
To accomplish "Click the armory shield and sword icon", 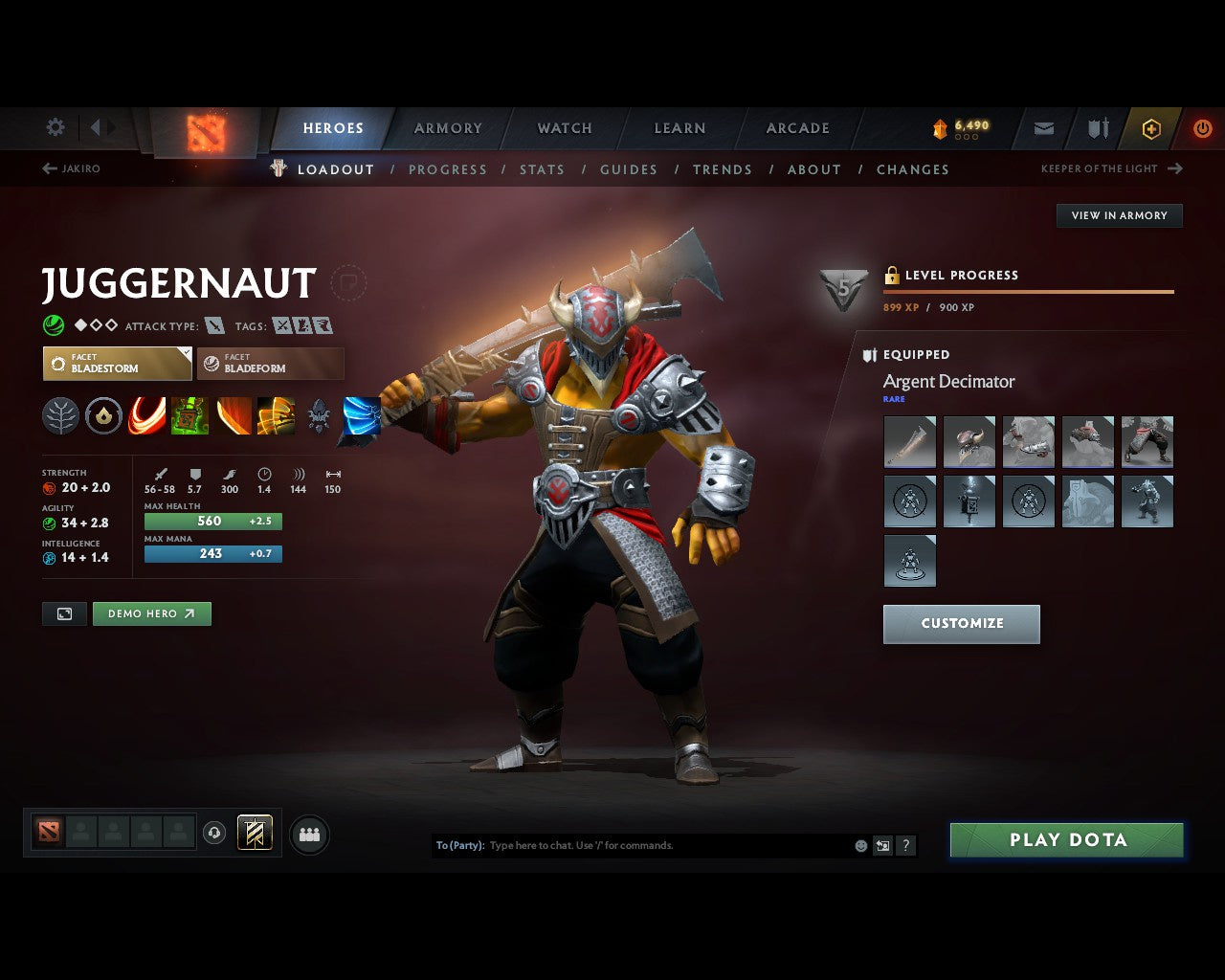I will pyautogui.click(x=1097, y=128).
